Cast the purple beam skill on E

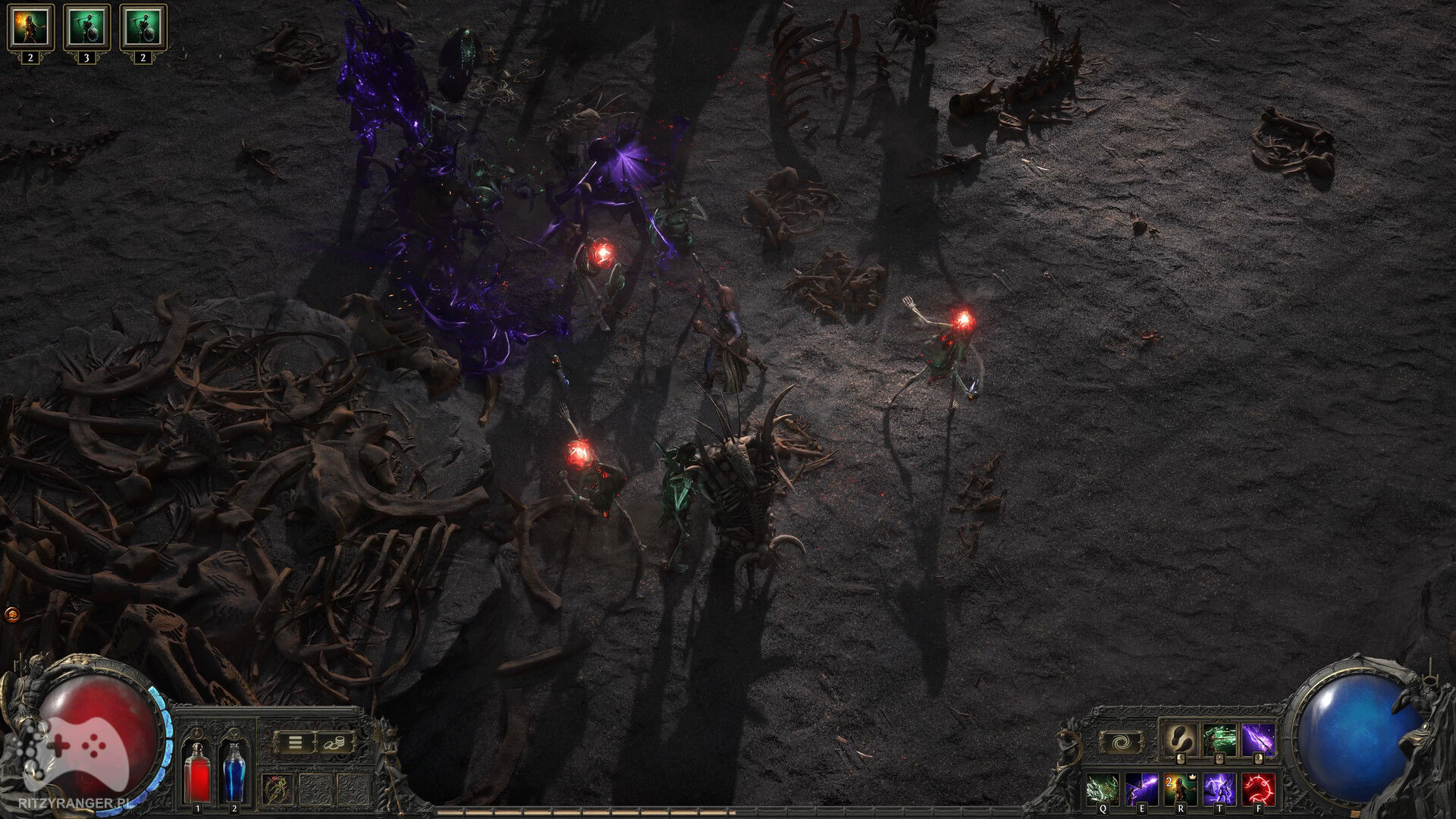1141,789
